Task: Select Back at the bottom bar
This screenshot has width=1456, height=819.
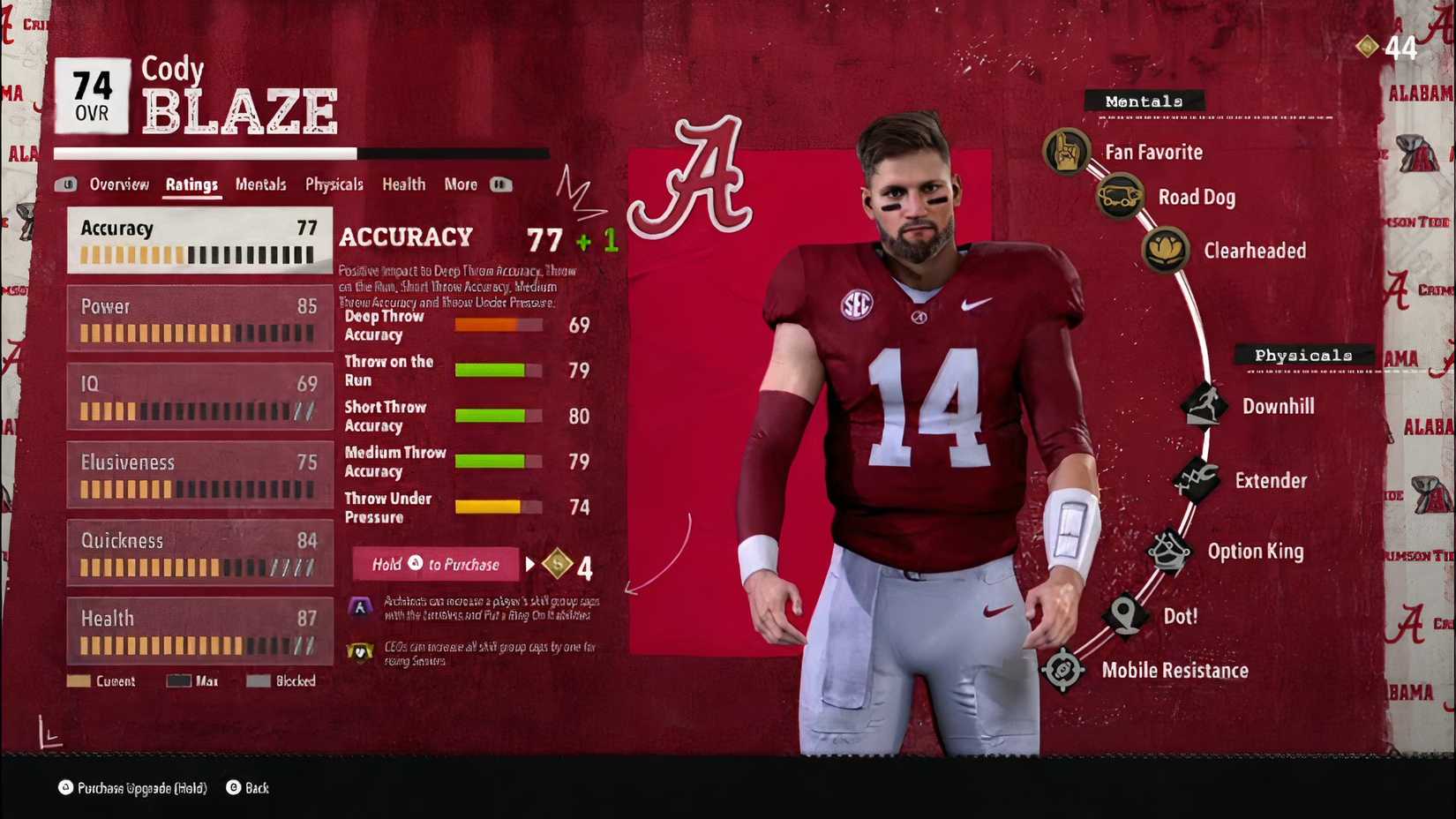Action: tap(247, 788)
